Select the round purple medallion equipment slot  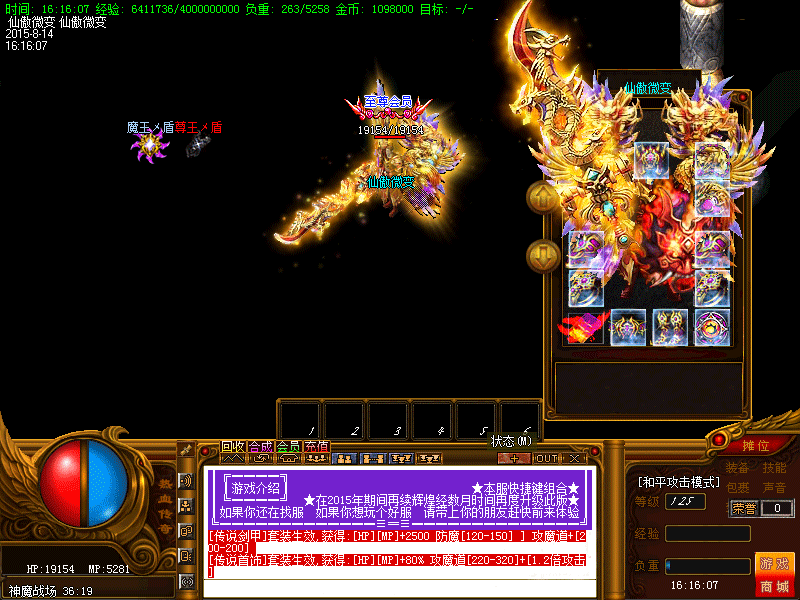tap(712, 327)
